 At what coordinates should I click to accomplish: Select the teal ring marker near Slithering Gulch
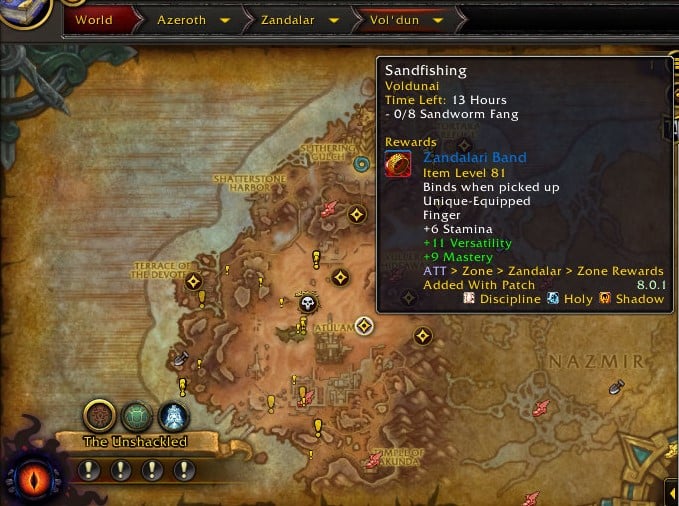(362, 162)
